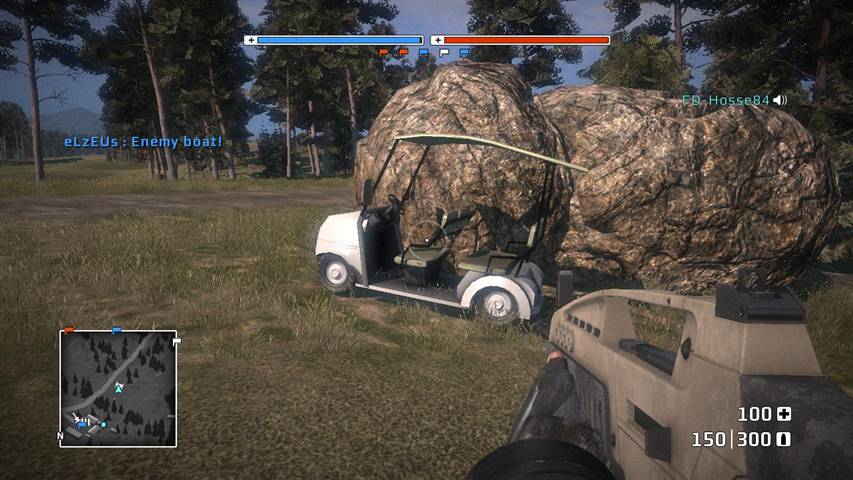Click the minimap in the corner
Image resolution: width=853 pixels, height=480 pixels.
(x=118, y=388)
